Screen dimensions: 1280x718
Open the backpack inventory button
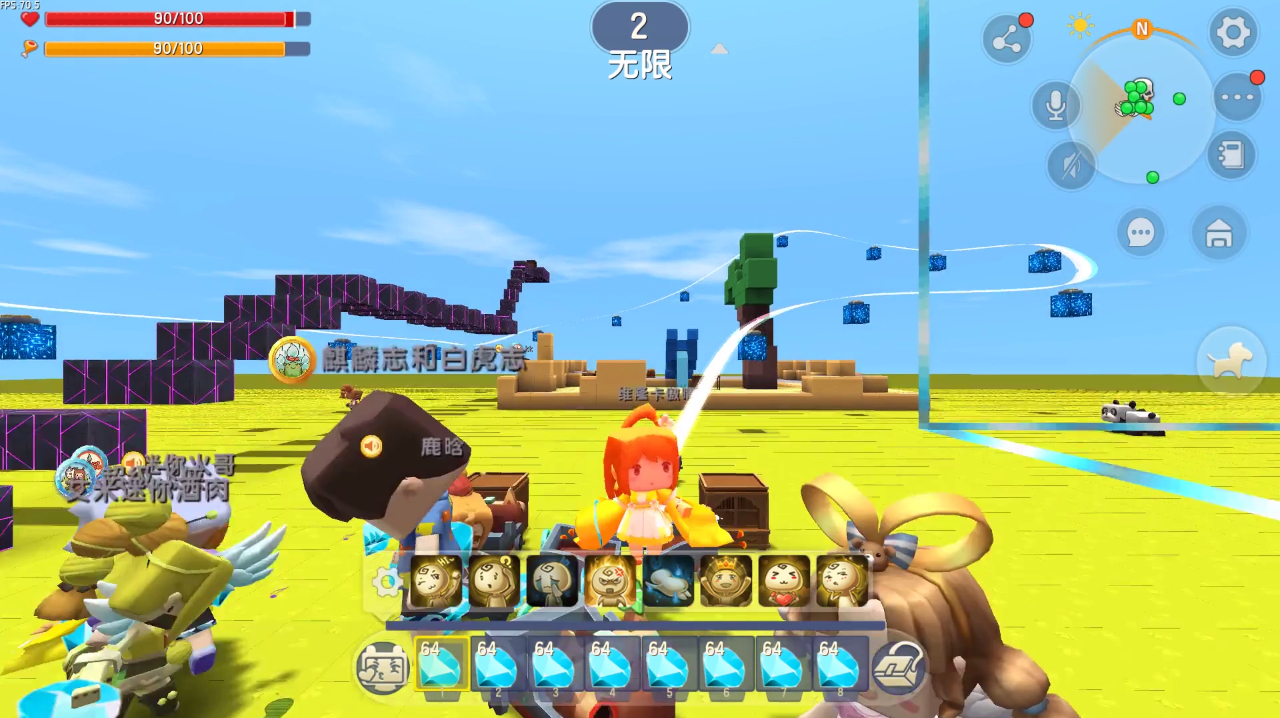pos(898,667)
